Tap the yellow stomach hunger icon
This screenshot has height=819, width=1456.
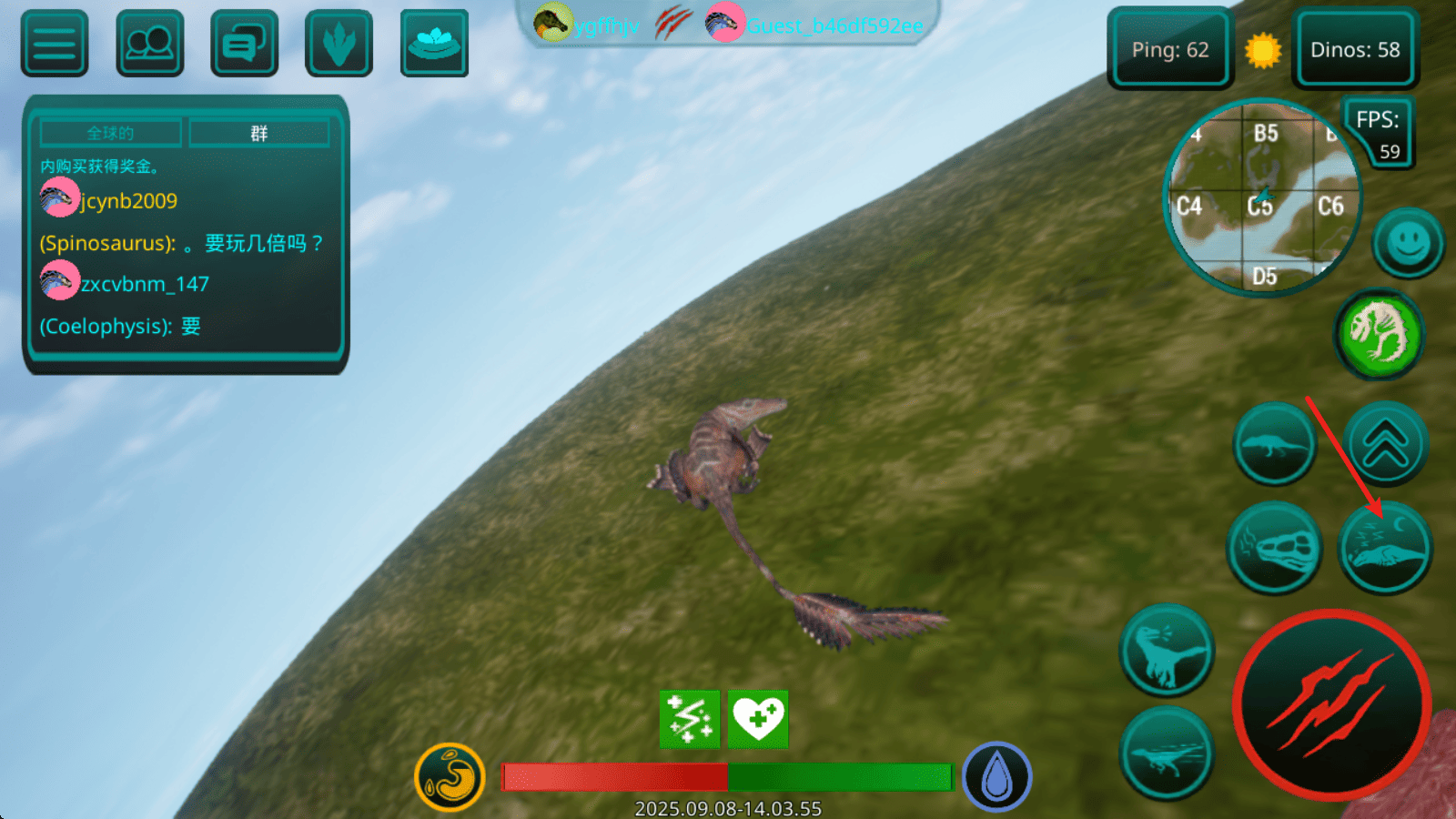pos(450,777)
